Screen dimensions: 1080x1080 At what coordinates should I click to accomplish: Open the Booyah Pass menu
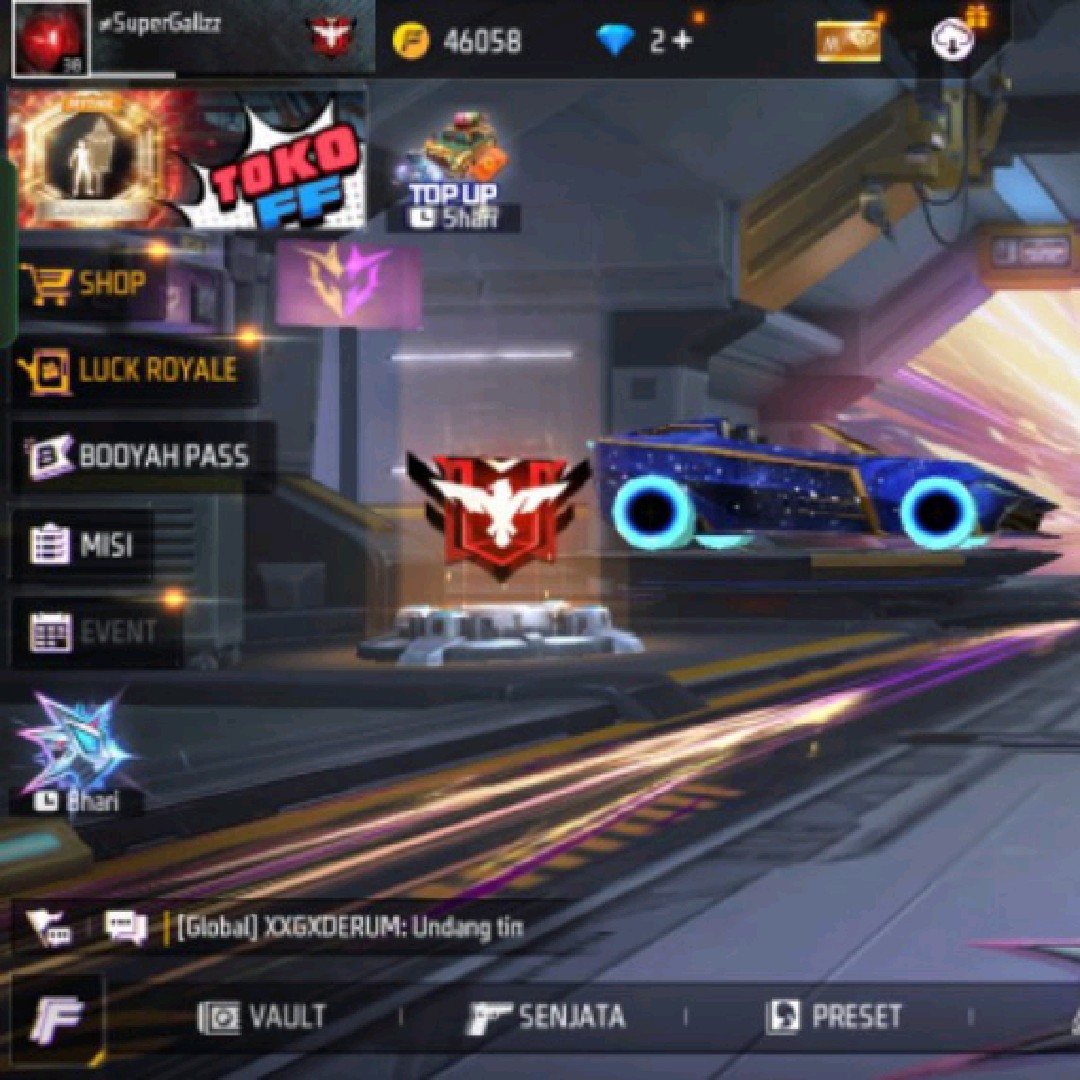(x=140, y=457)
